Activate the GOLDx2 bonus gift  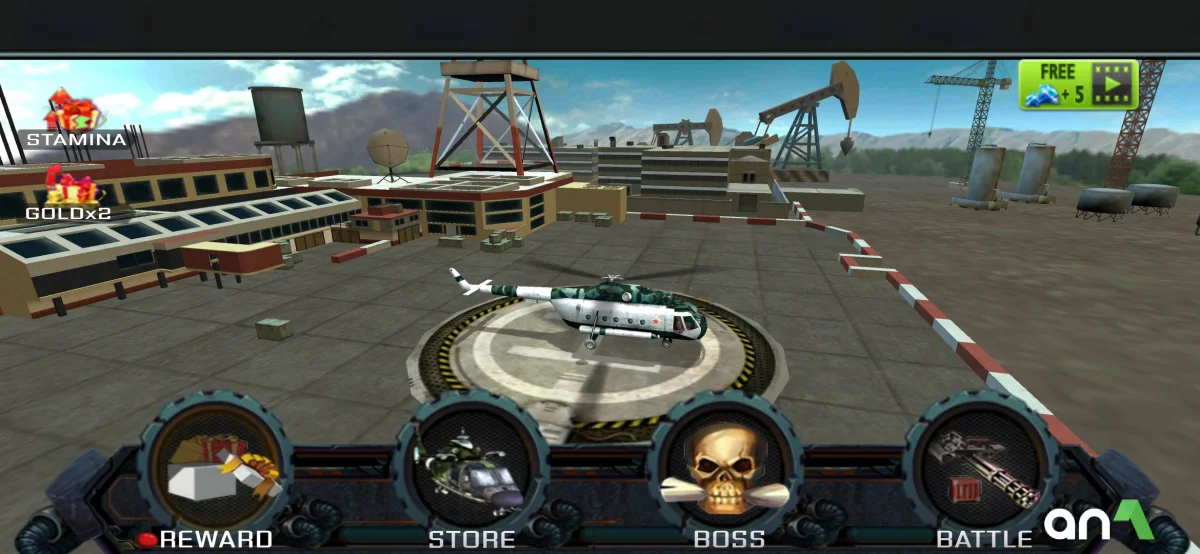tap(70, 190)
